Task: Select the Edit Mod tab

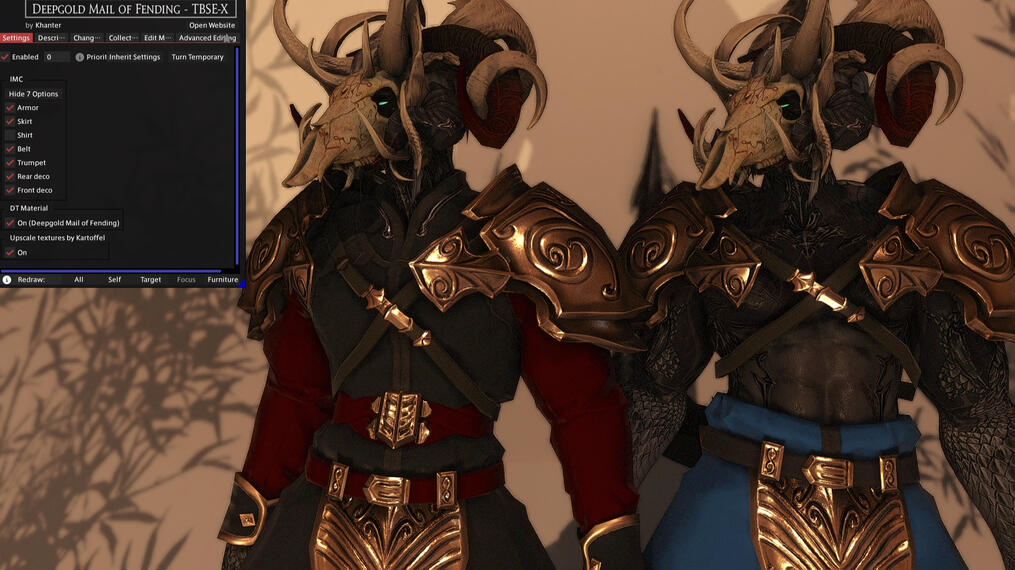Action: tap(156, 38)
